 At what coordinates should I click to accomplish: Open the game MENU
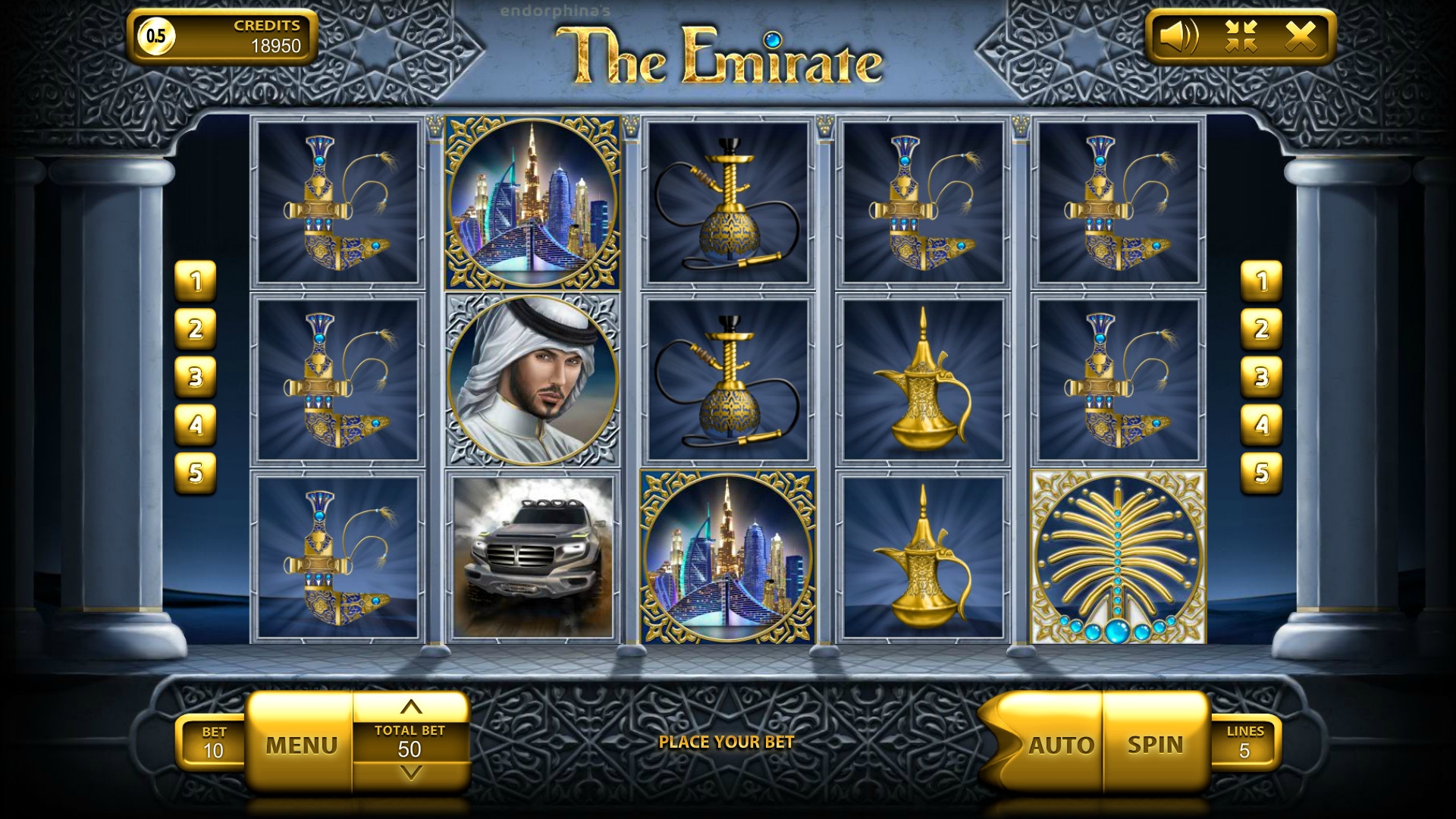(301, 745)
